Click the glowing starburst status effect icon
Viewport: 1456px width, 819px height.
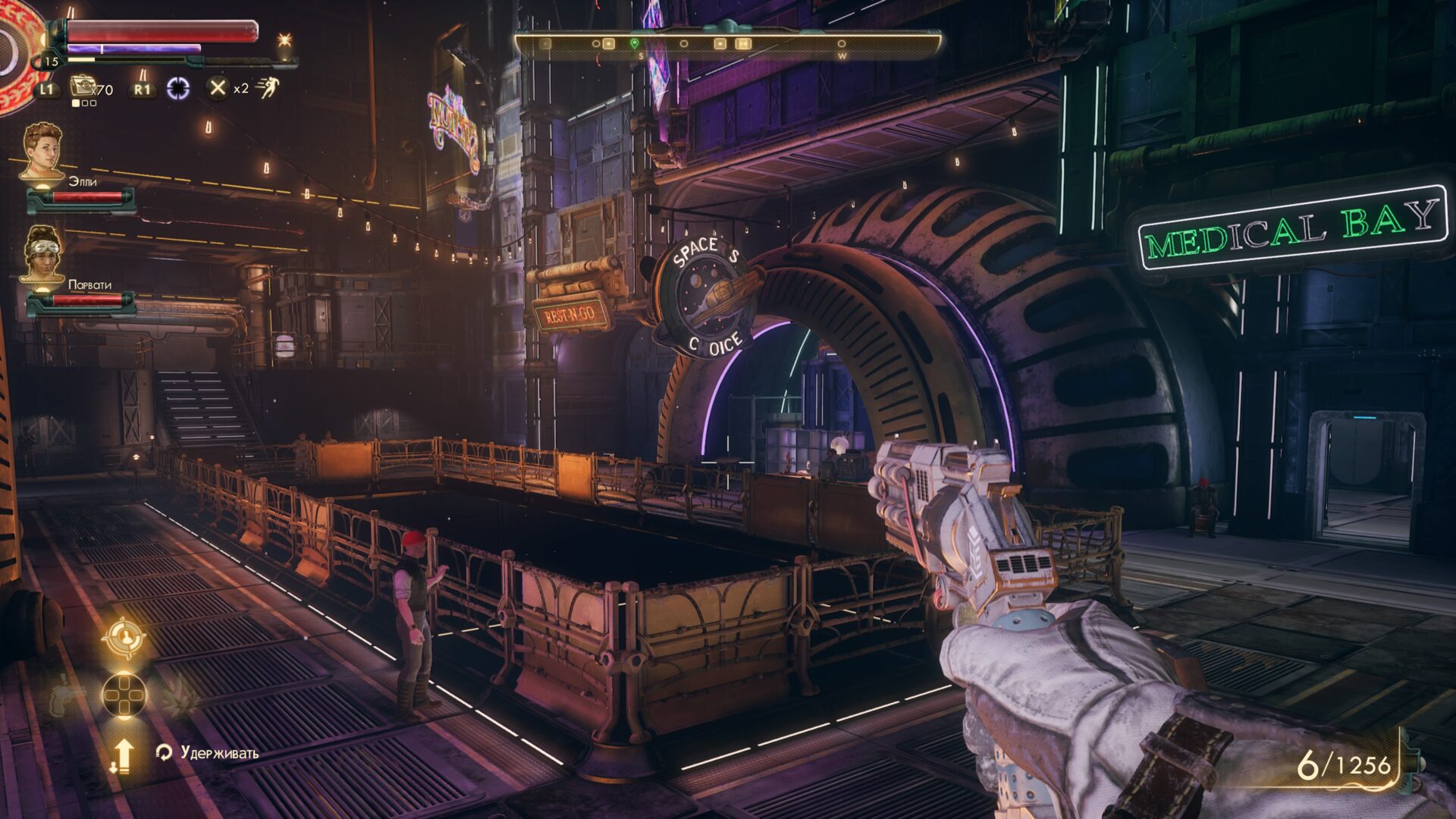[x=284, y=40]
